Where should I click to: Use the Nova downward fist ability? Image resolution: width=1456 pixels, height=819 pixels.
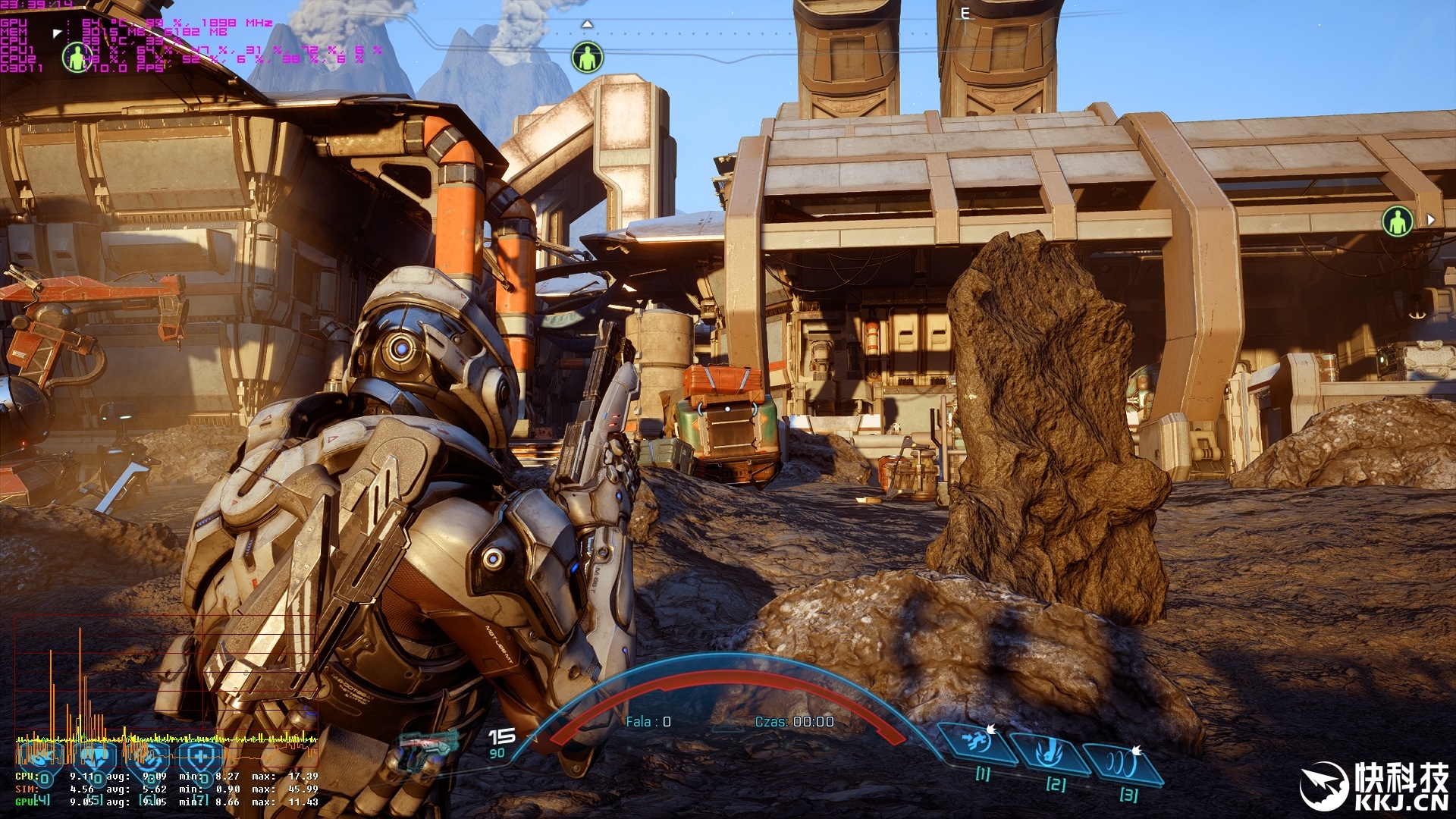click(1050, 752)
